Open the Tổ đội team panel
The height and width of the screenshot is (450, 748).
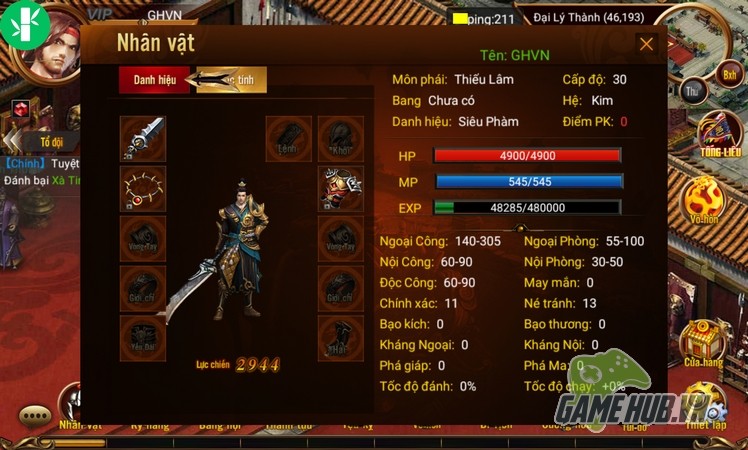coord(50,142)
